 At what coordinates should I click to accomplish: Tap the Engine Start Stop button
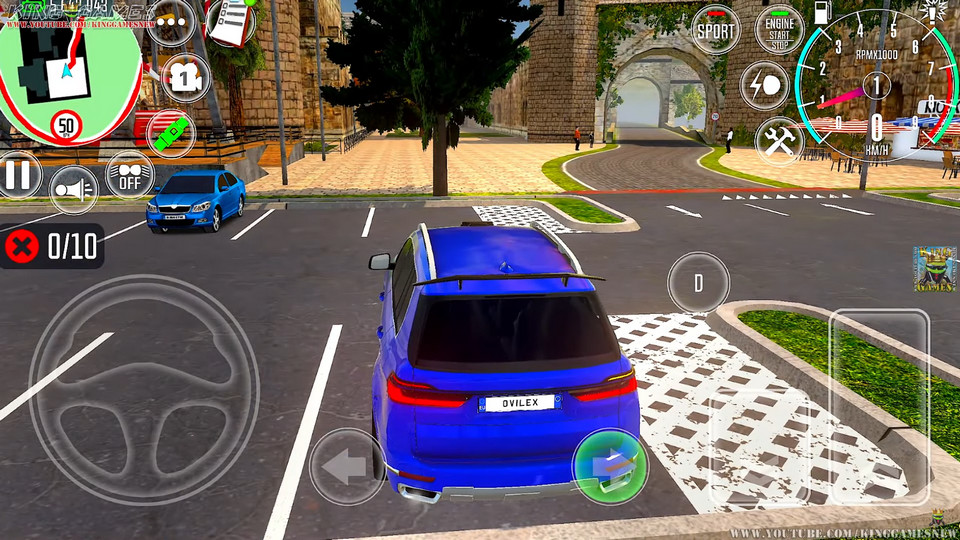[779, 29]
